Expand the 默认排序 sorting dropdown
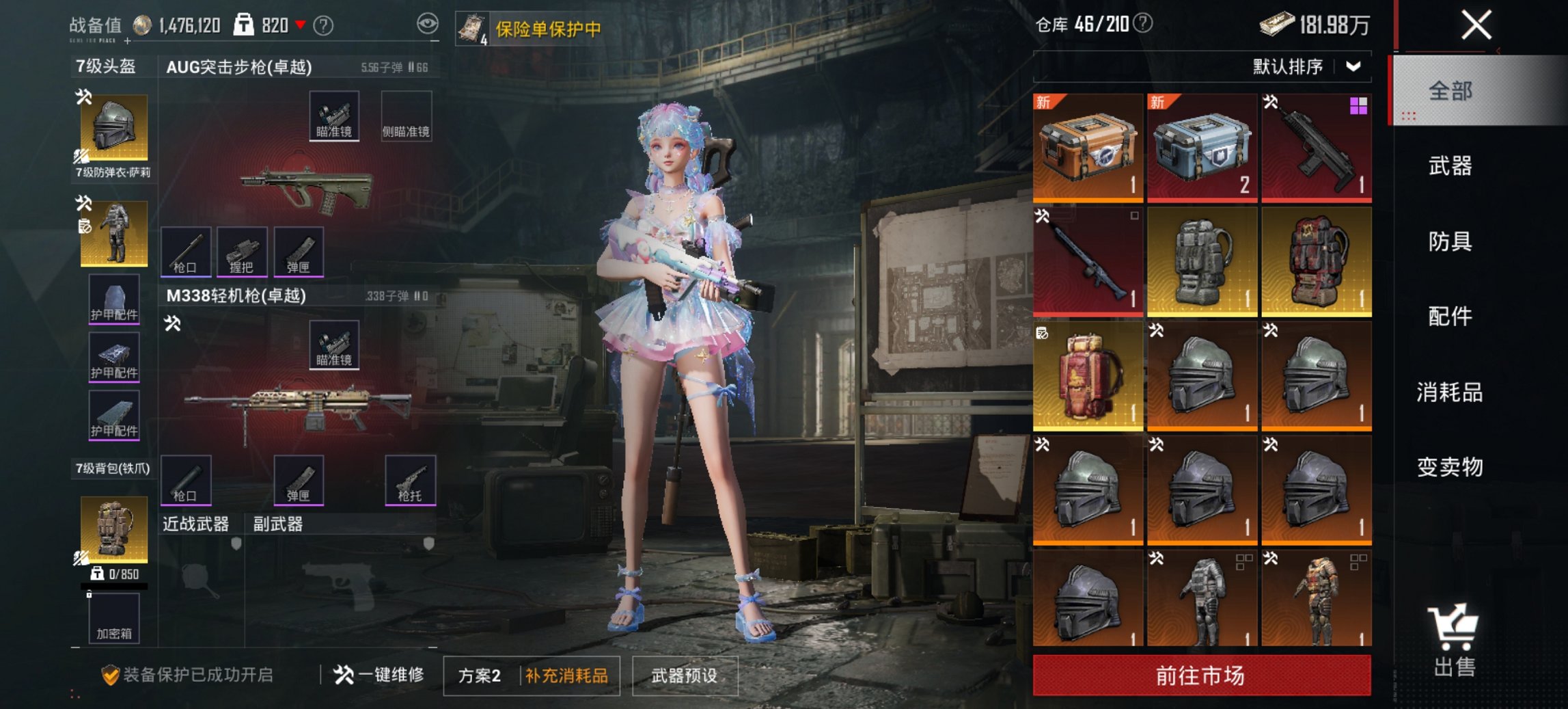1568x709 pixels. [x=1304, y=67]
